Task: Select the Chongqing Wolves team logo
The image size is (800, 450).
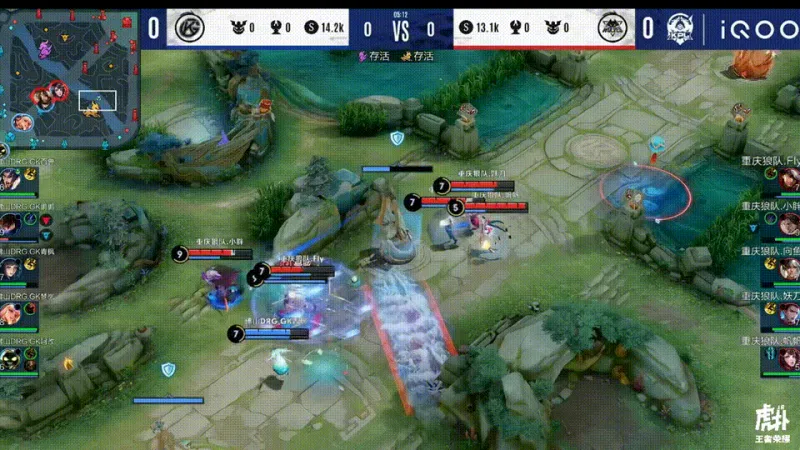Action: [x=612, y=28]
